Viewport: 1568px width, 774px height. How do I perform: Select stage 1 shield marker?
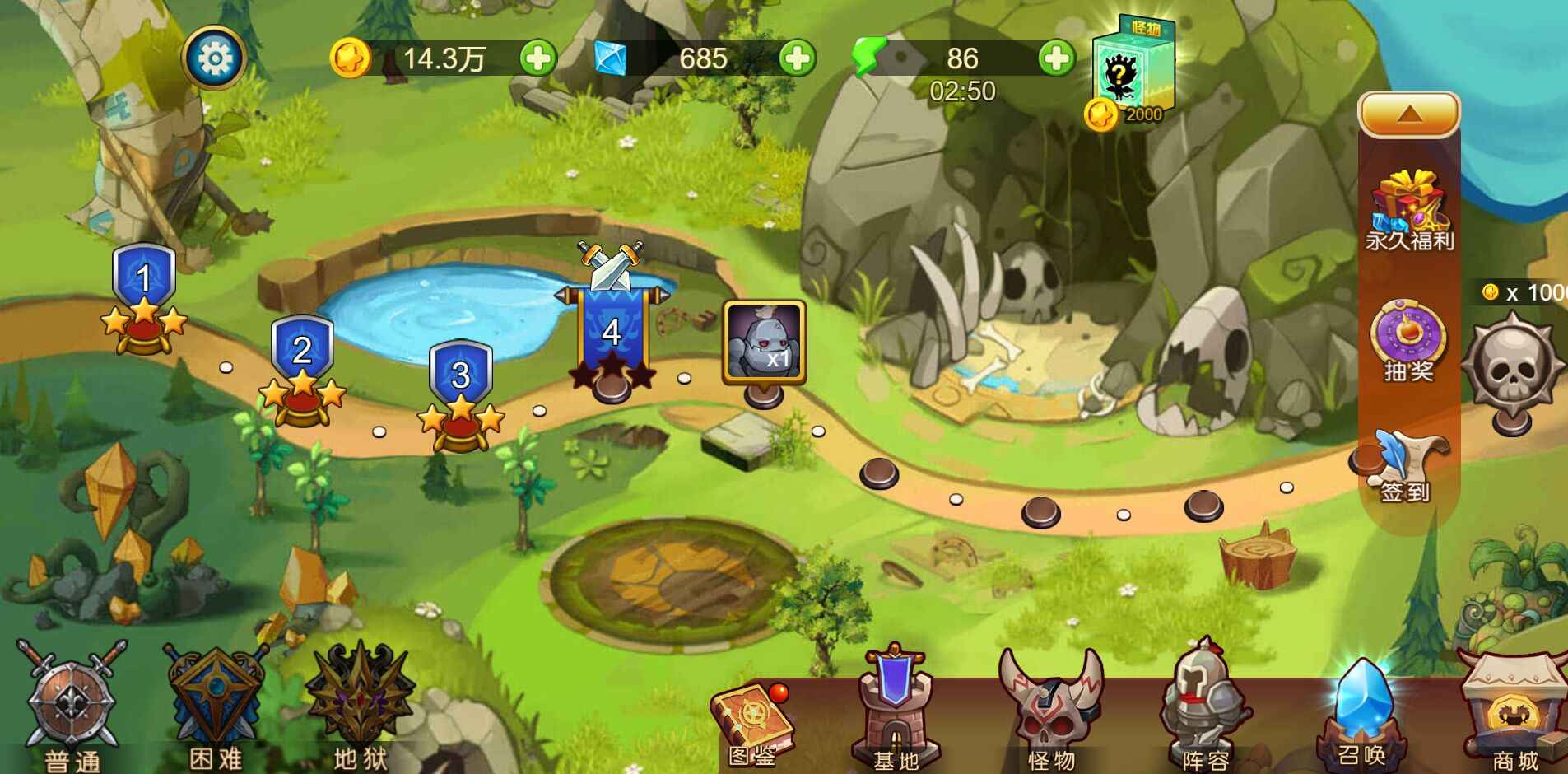click(x=144, y=290)
